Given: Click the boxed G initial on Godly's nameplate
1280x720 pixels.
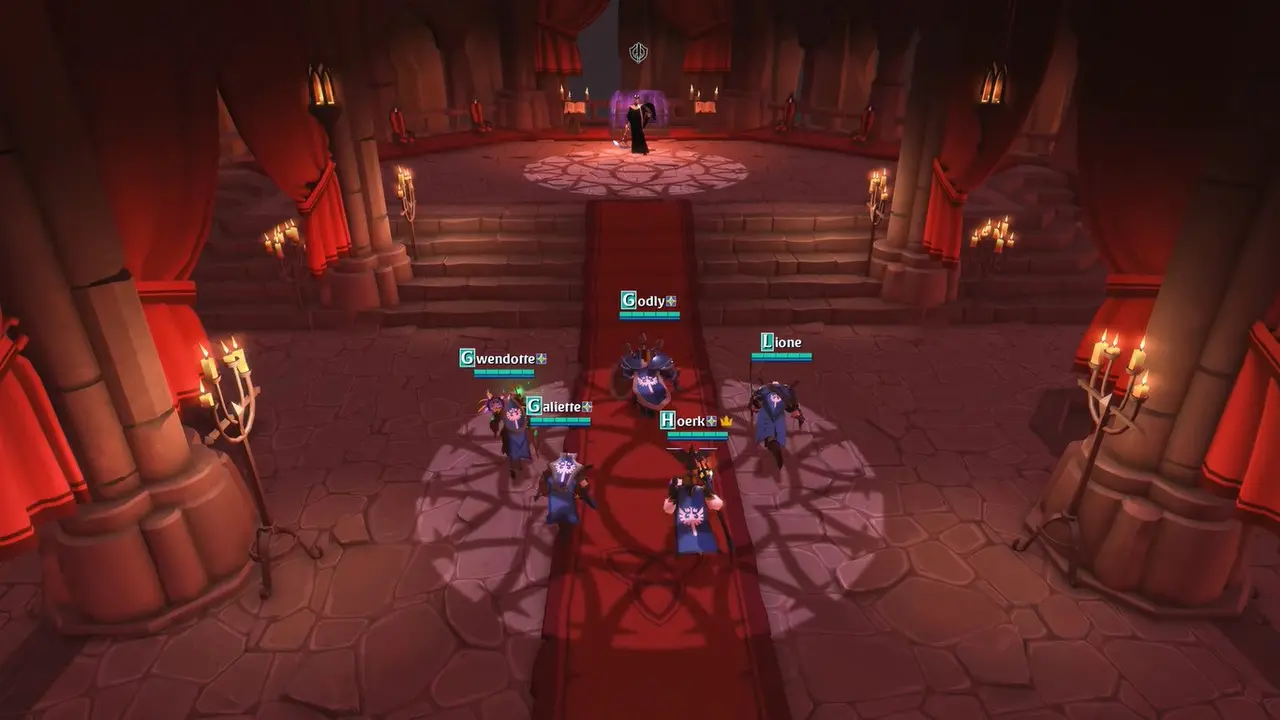Looking at the screenshot, I should coord(628,298).
